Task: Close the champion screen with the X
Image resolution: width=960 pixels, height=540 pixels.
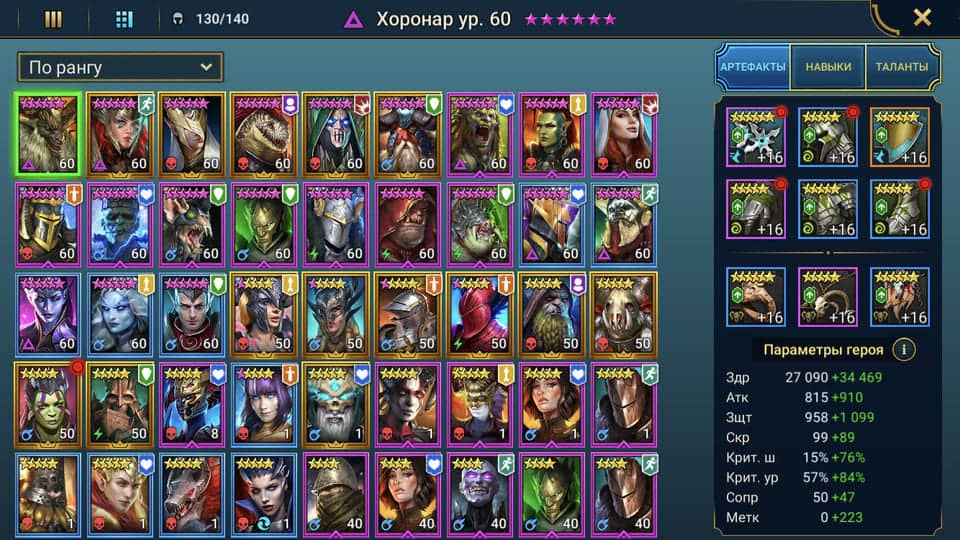Action: [922, 18]
